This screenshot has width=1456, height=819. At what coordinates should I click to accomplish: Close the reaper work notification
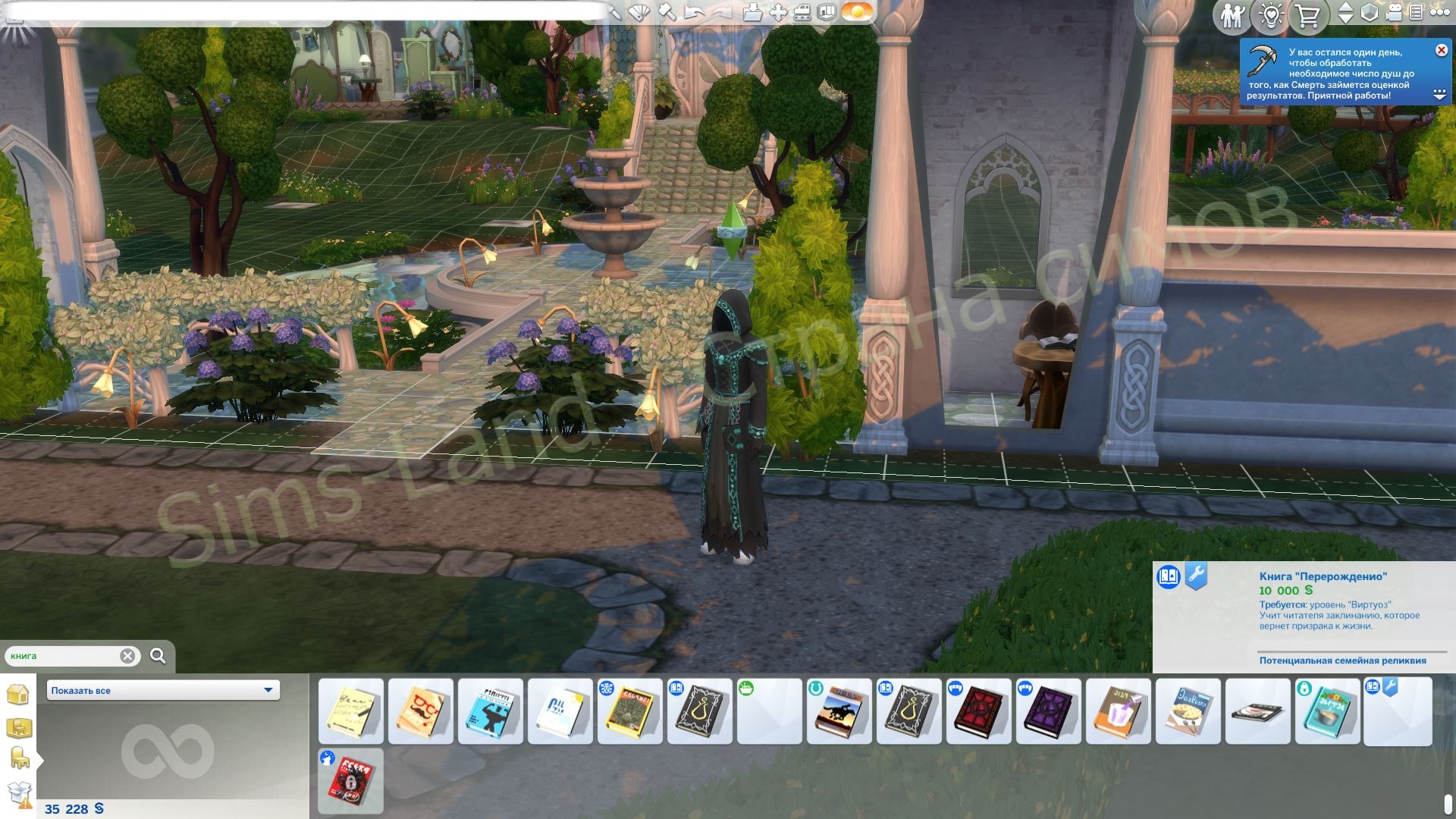pyautogui.click(x=1441, y=50)
